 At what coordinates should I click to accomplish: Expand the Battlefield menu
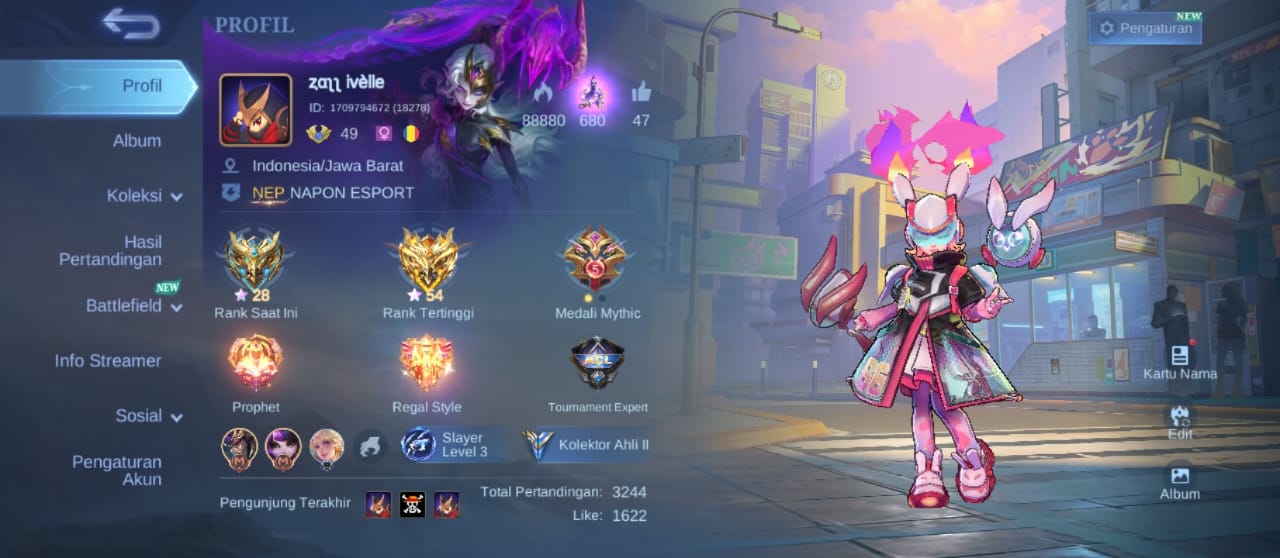coord(134,306)
